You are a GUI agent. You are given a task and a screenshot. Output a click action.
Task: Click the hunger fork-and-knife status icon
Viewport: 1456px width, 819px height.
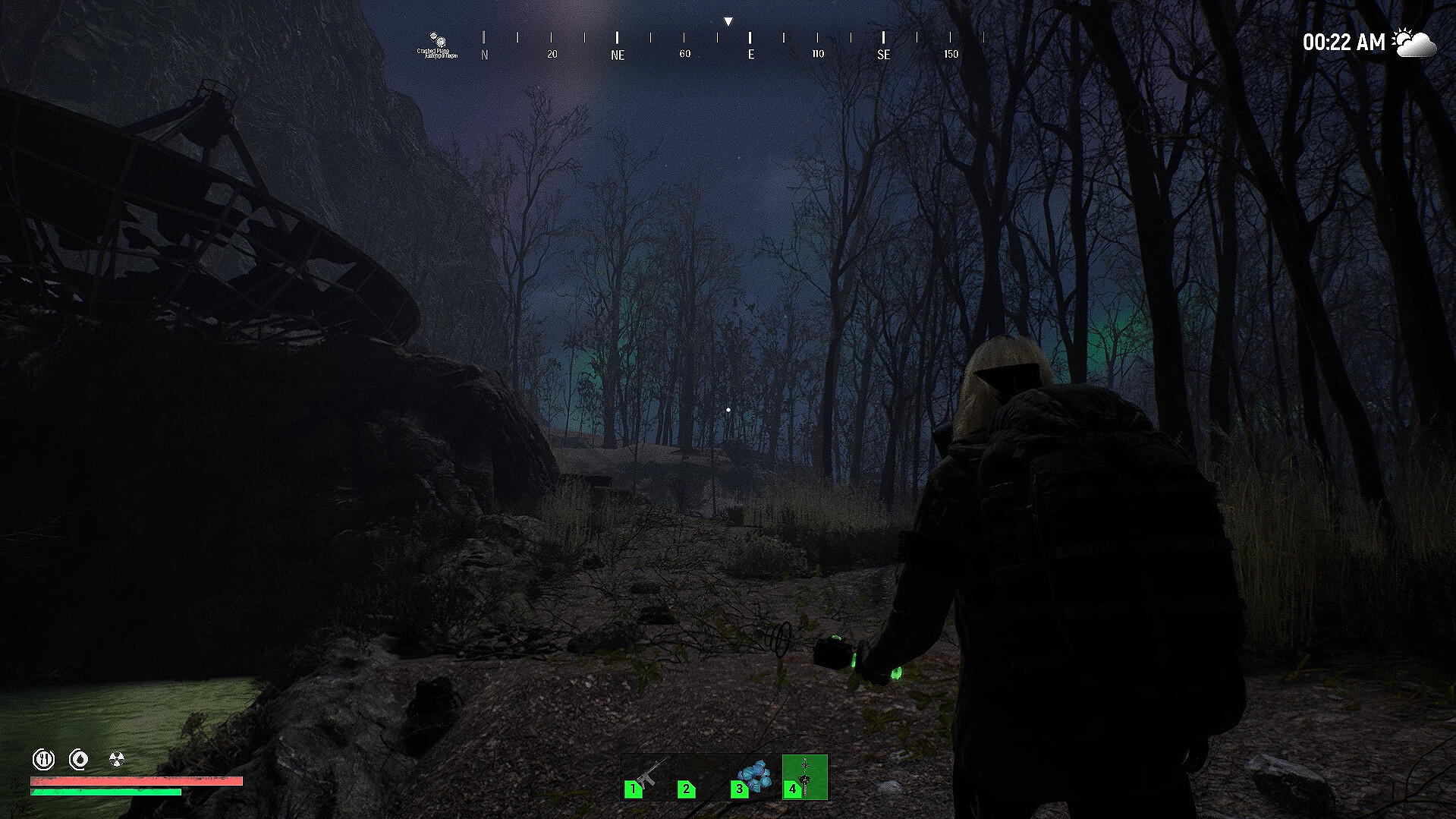pyautogui.click(x=43, y=758)
